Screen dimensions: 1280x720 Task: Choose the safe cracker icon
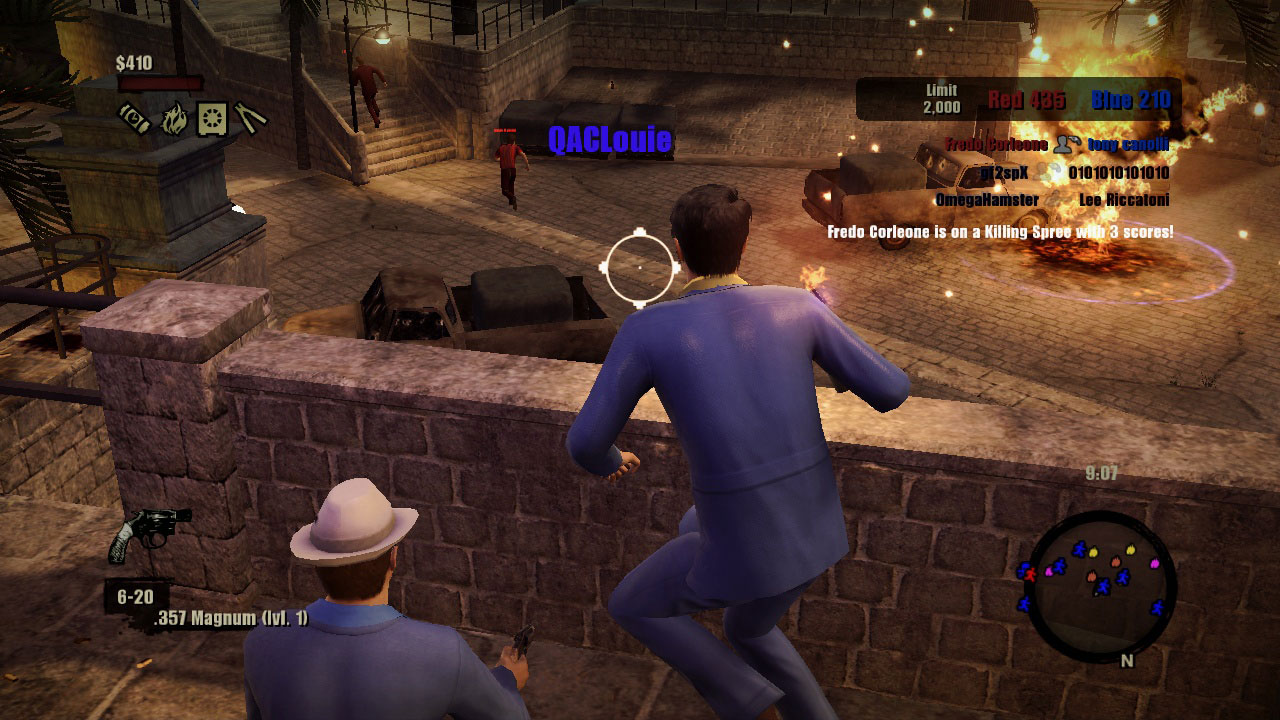coord(212,117)
